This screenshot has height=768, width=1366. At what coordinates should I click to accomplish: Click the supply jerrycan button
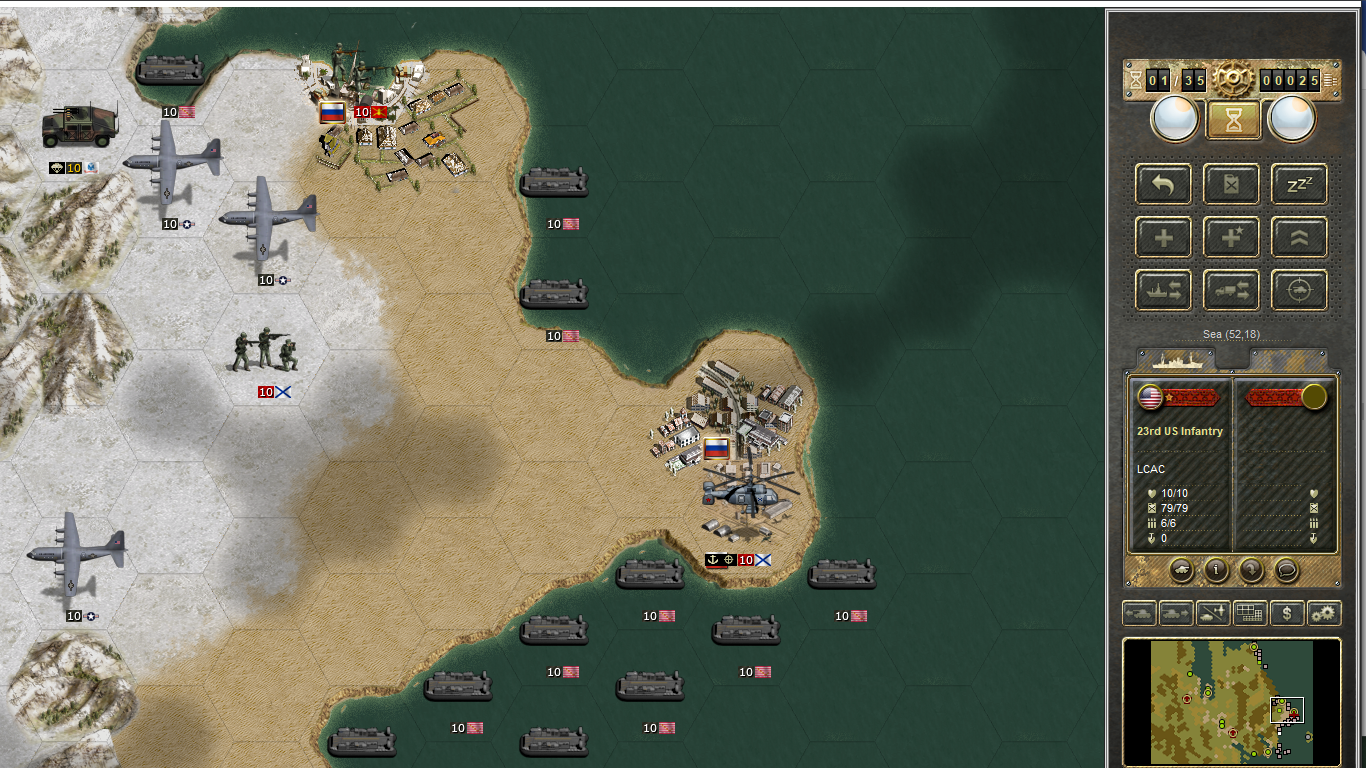pos(1231,184)
